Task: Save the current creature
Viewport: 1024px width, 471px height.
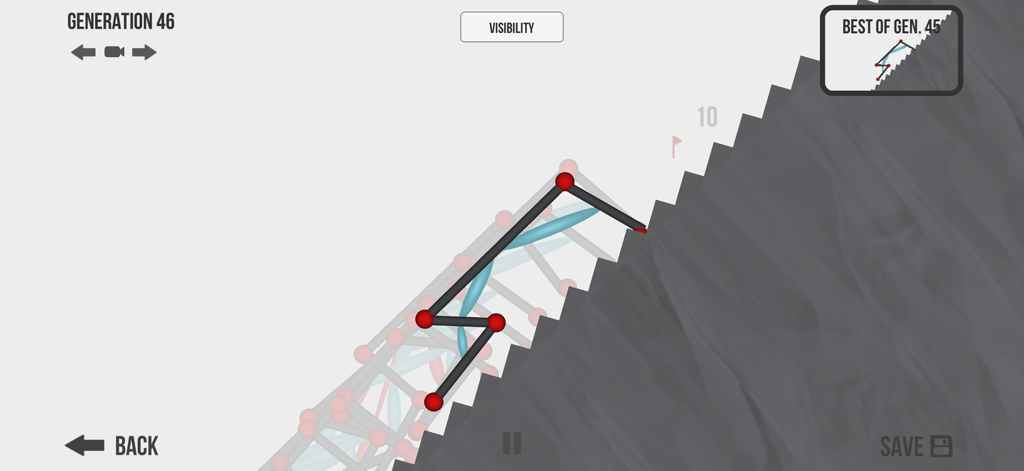Action: click(915, 446)
